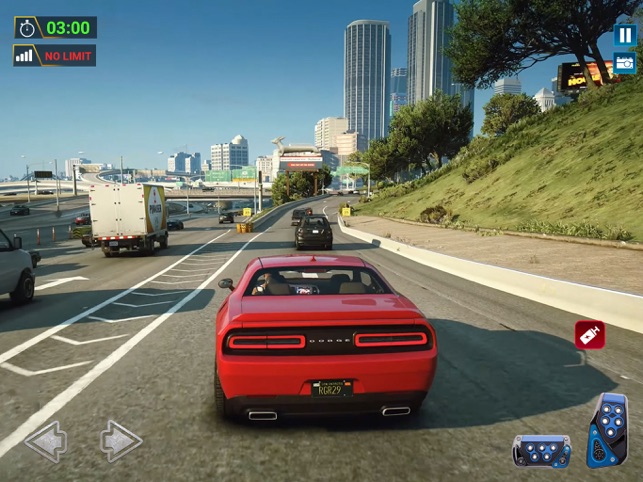The height and width of the screenshot is (482, 643).
Task: Steer left with the left arrow button
Action: point(46,440)
